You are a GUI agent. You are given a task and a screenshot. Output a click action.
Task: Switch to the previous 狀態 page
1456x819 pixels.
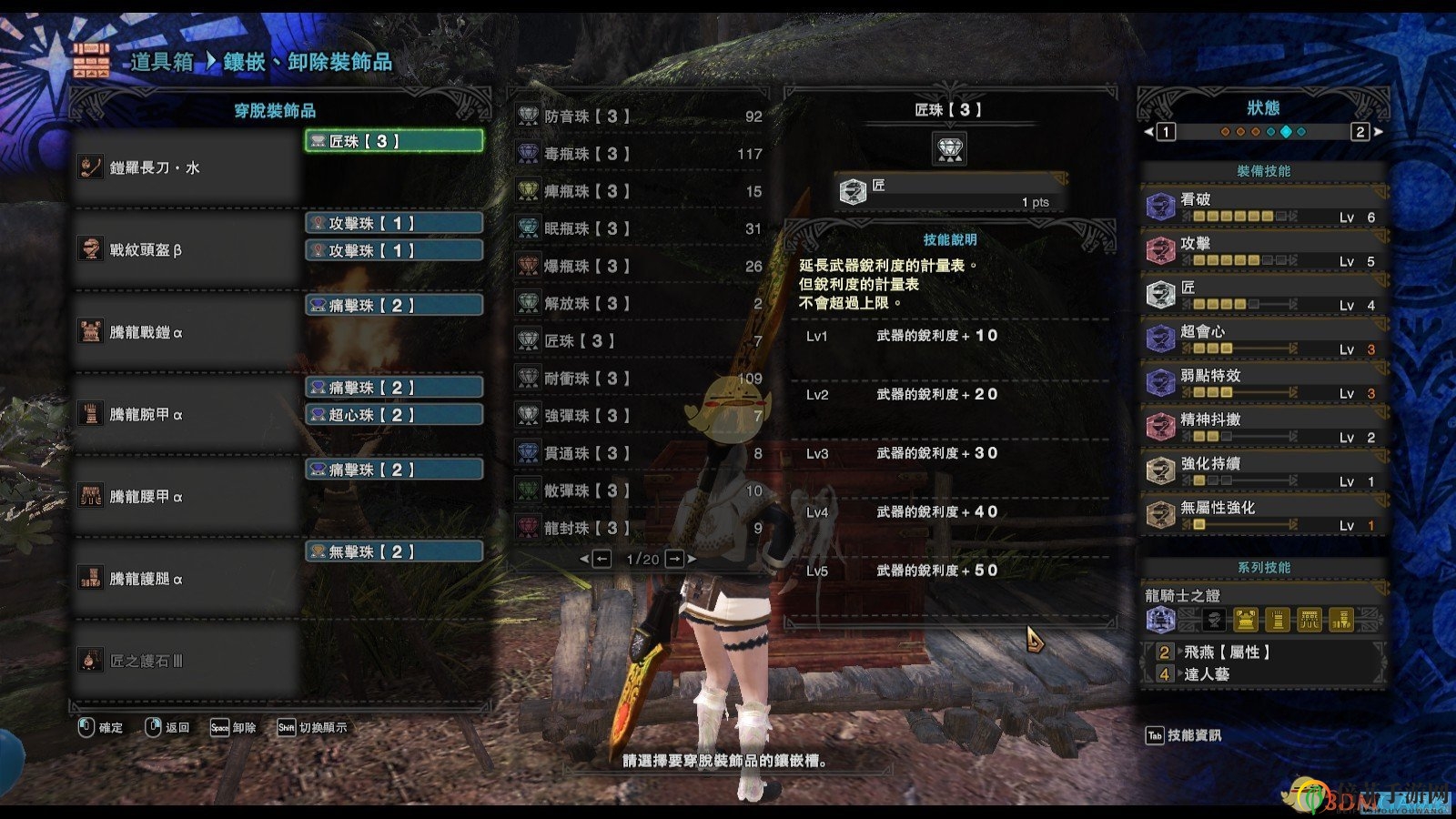(1165, 132)
